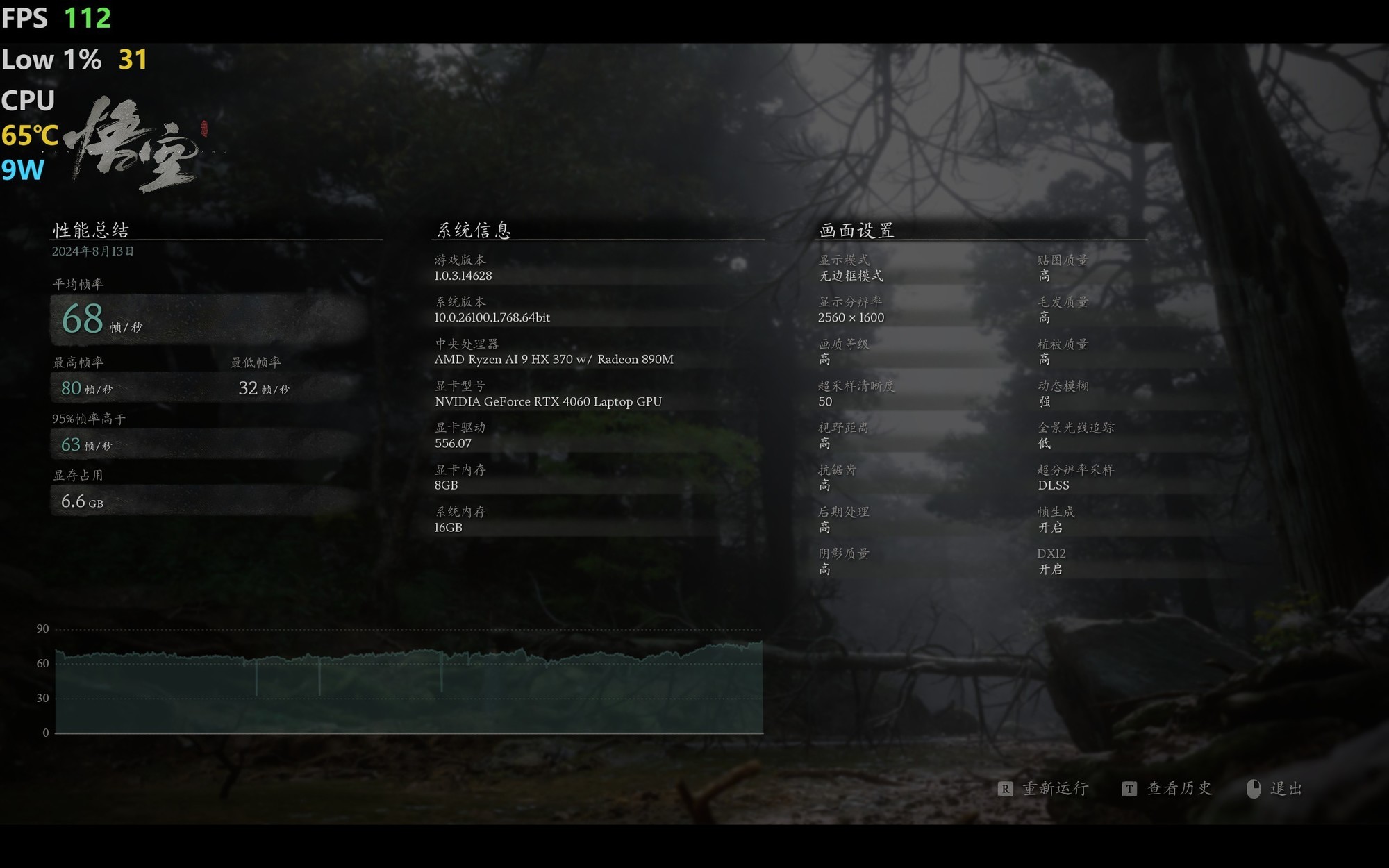Open benchmark history with 查看历史
Viewport: 1389px width, 868px height.
click(1179, 789)
